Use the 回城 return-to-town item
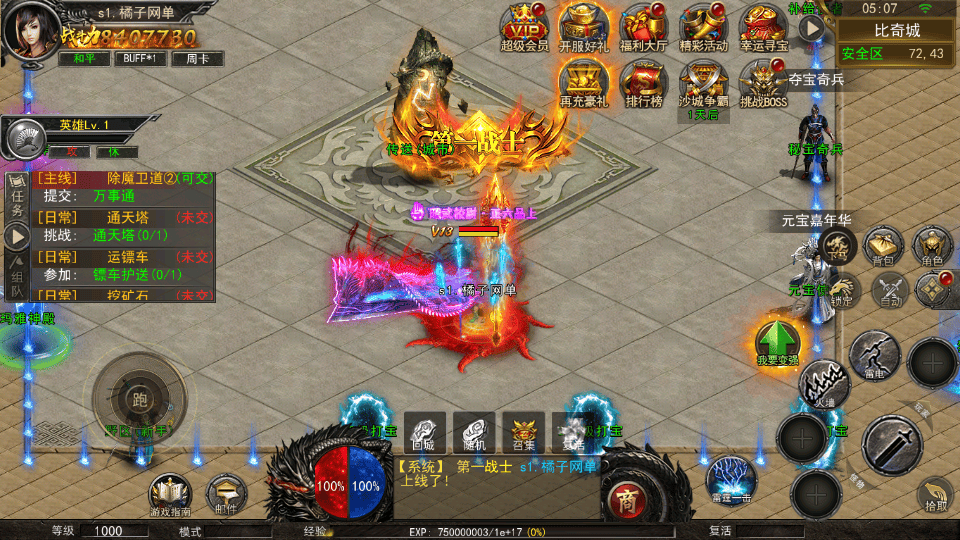 428,431
